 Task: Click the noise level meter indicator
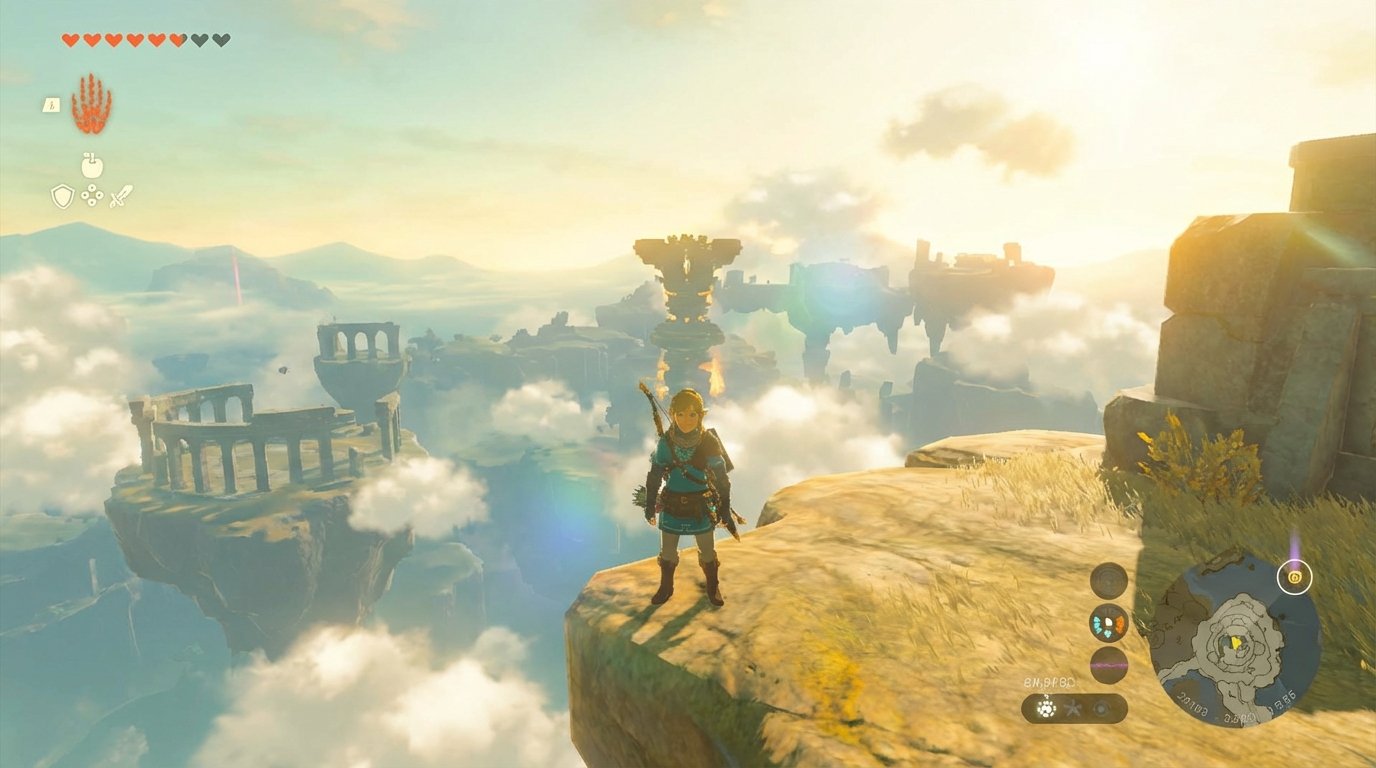pos(1108,665)
